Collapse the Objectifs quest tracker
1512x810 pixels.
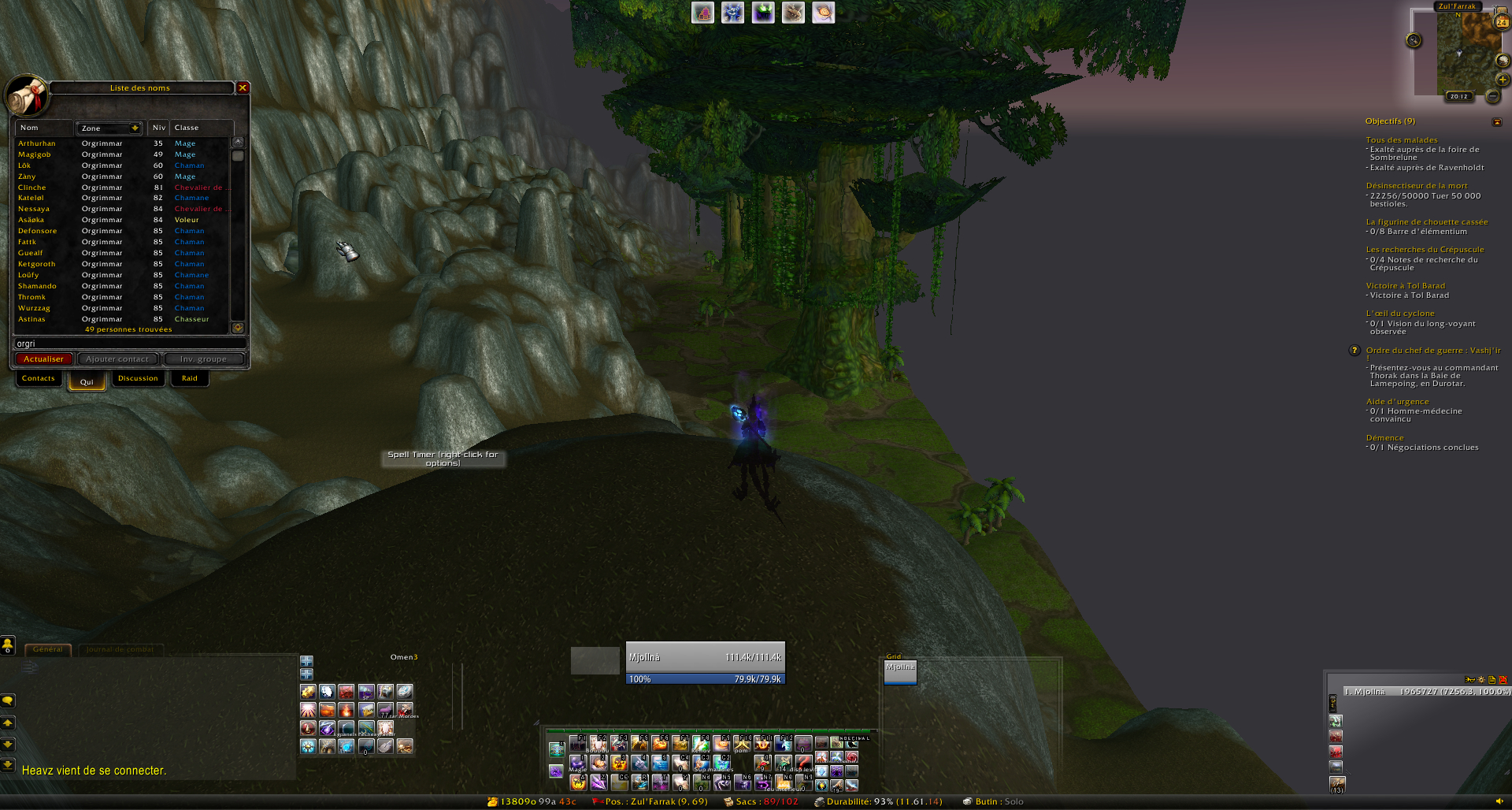point(1497,122)
